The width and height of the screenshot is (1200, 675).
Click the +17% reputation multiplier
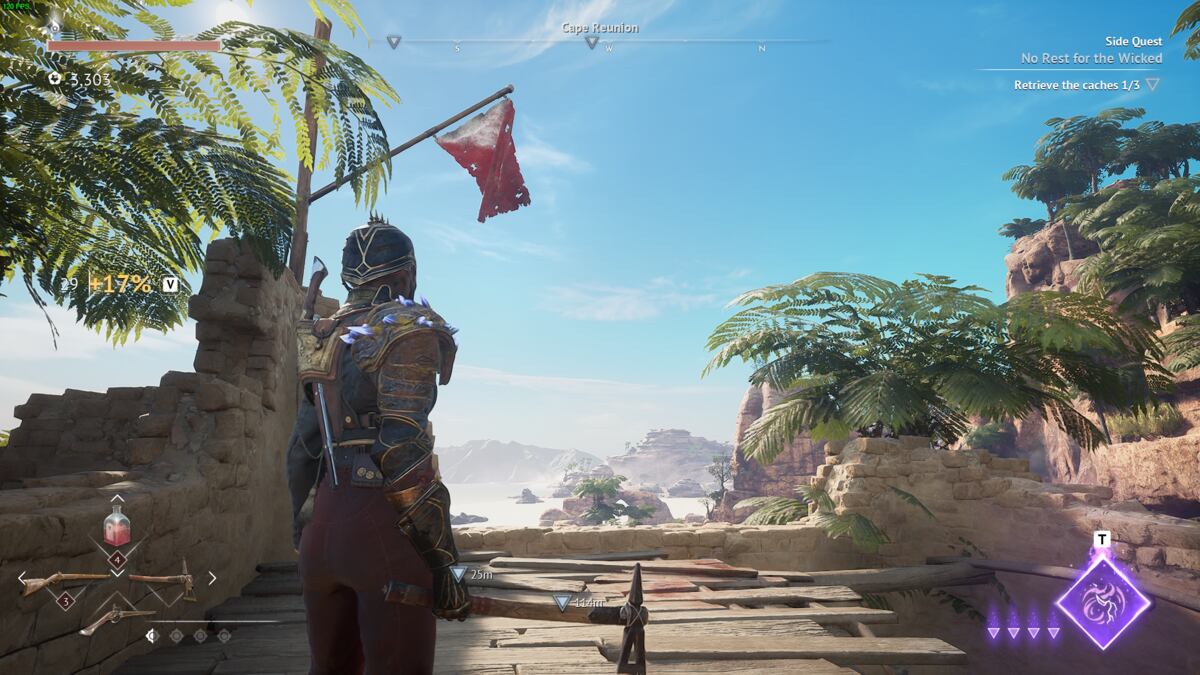coord(120,284)
